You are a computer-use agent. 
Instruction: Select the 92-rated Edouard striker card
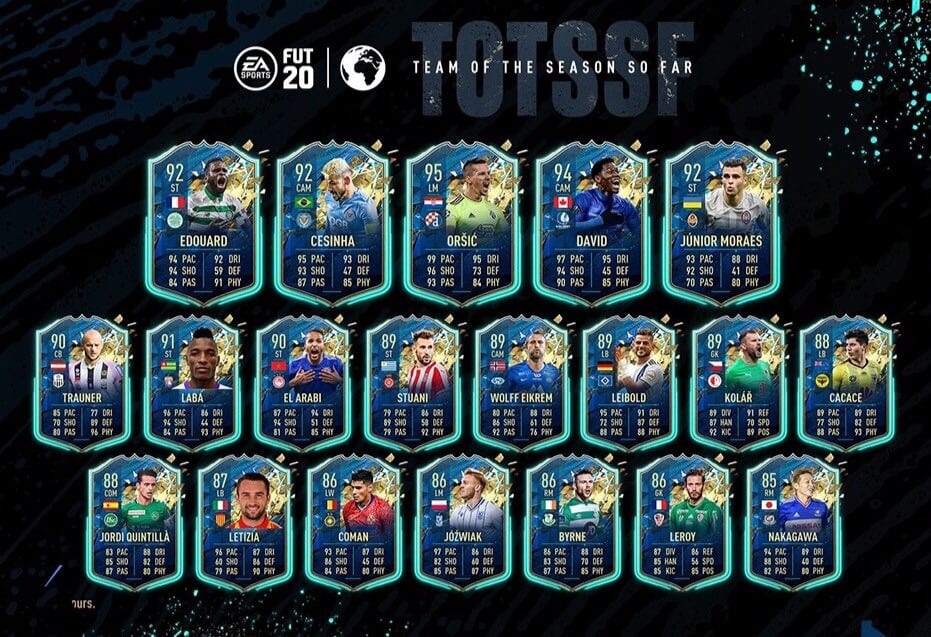(204, 222)
